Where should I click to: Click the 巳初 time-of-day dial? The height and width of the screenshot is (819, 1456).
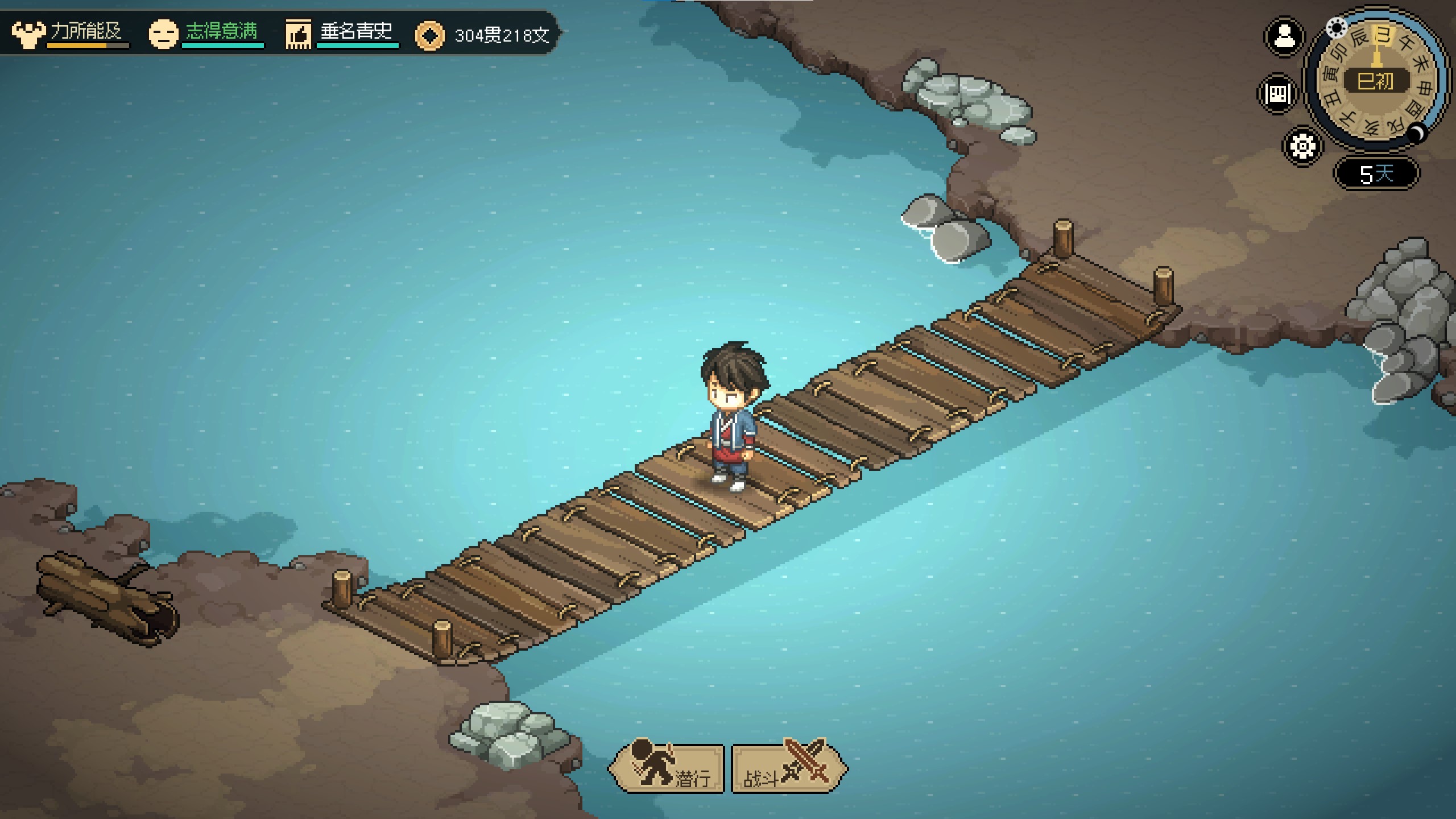(1376, 82)
